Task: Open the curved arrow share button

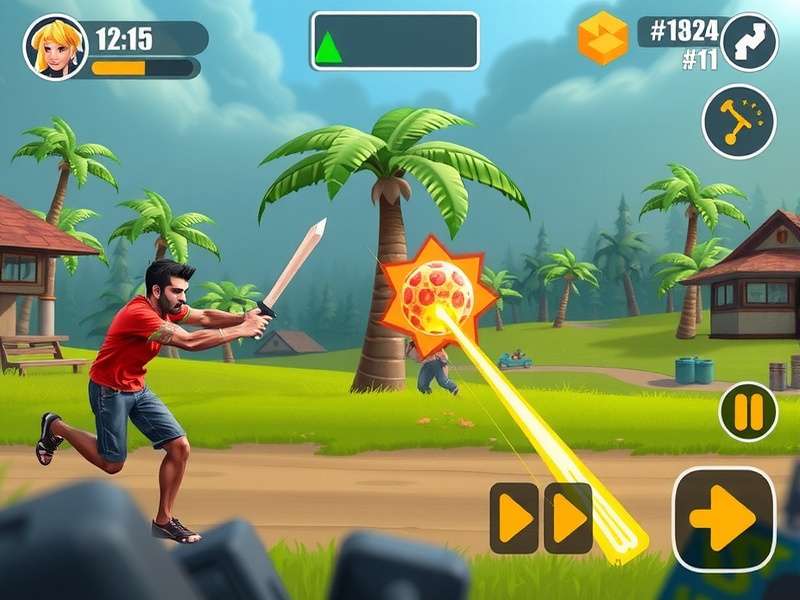Action: tap(748, 42)
